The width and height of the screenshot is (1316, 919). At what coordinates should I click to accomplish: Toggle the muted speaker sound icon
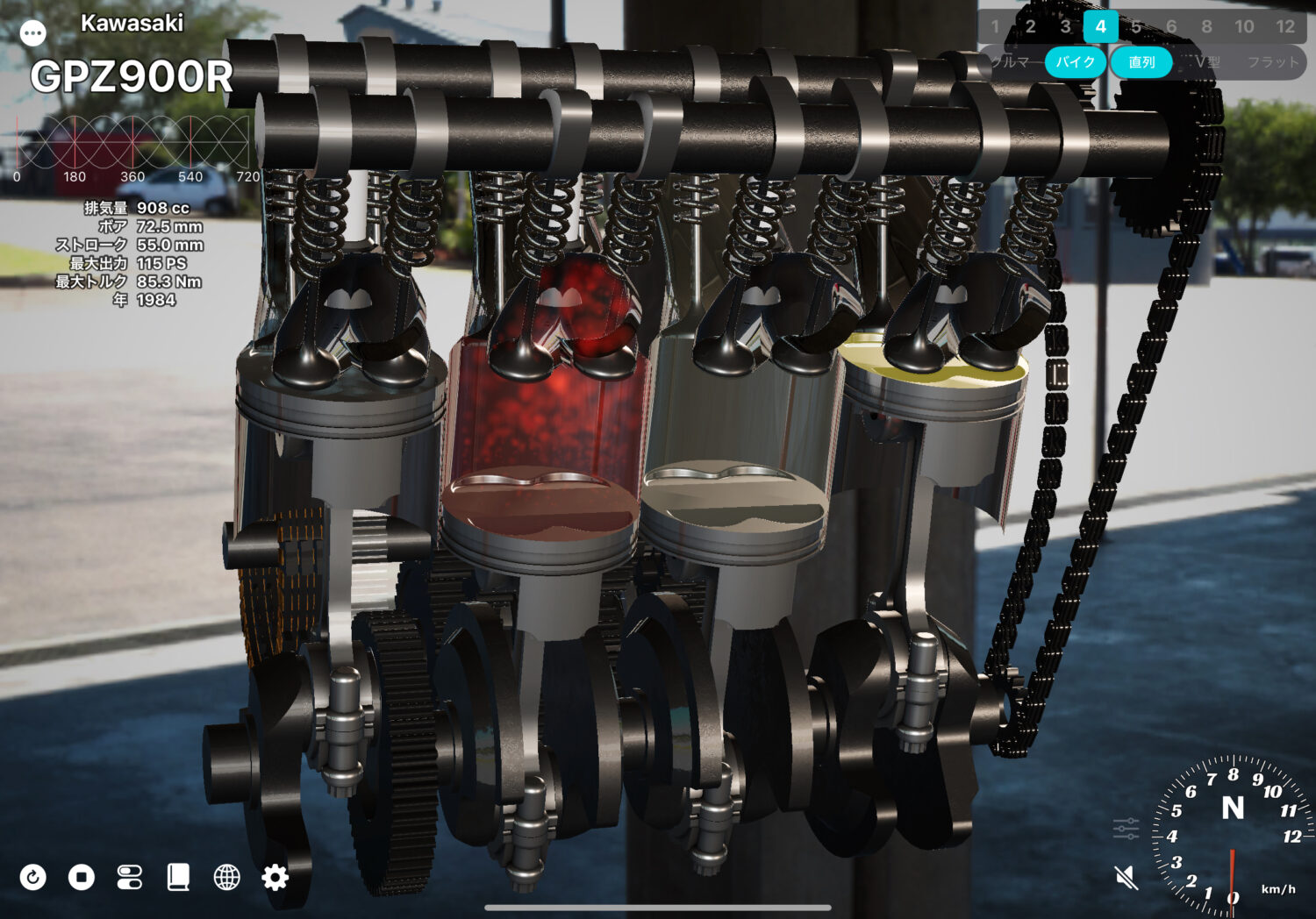(x=1126, y=877)
